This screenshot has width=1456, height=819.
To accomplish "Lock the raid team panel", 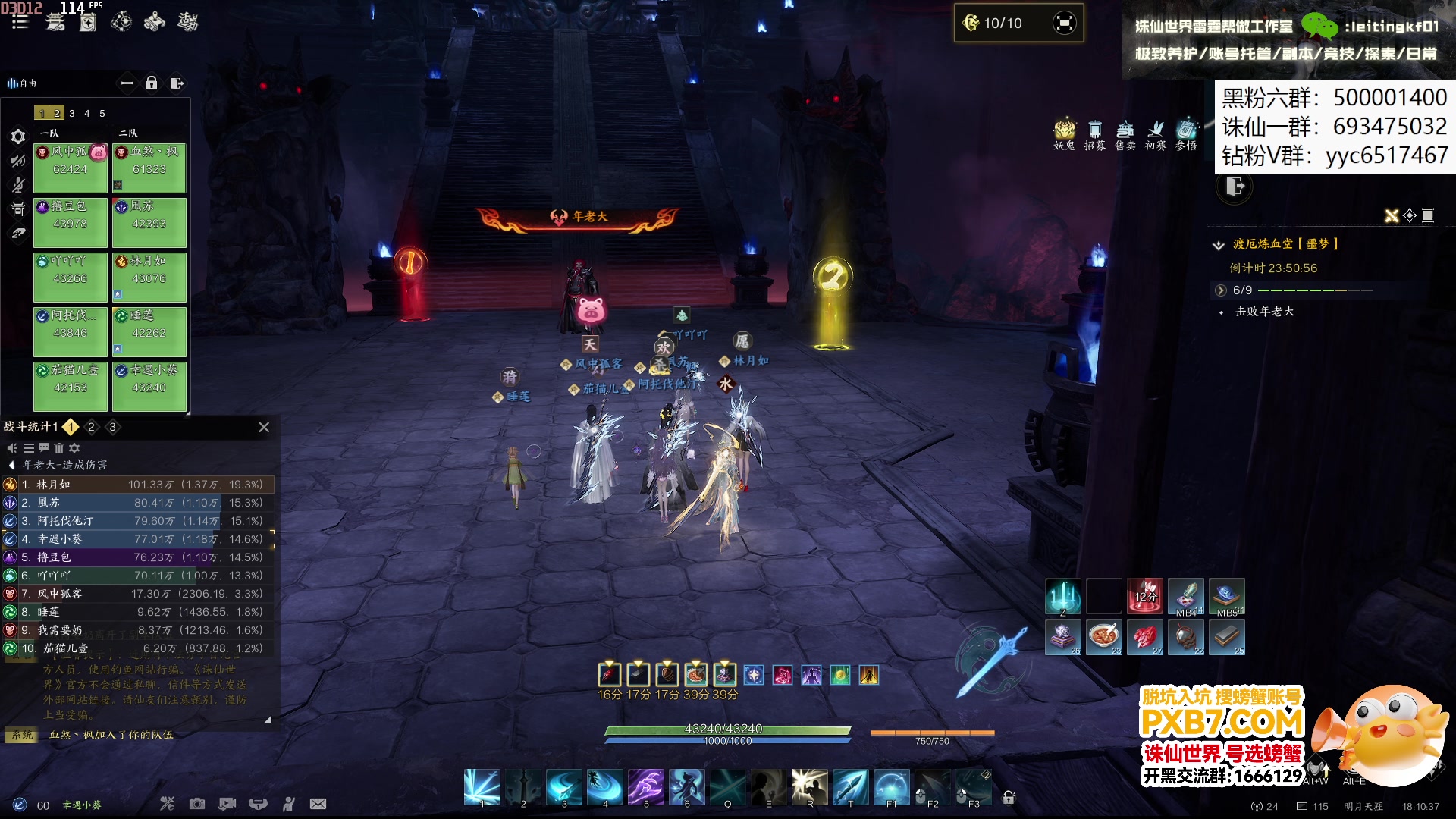I will pos(152,83).
